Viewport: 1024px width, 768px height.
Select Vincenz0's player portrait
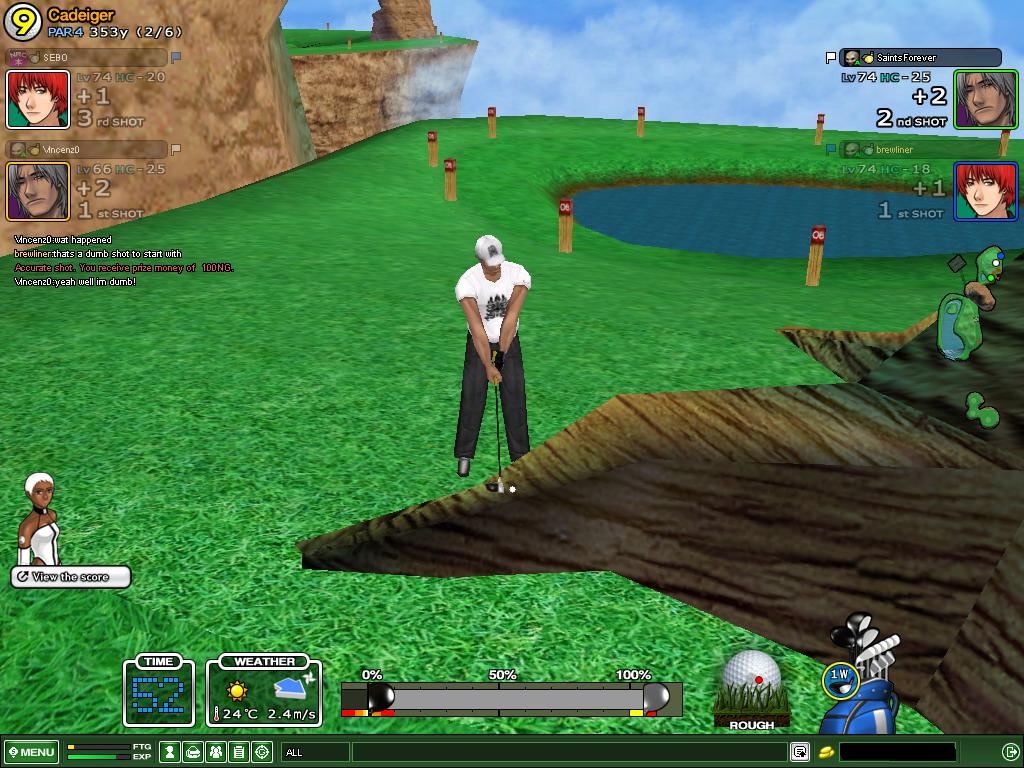[x=38, y=191]
